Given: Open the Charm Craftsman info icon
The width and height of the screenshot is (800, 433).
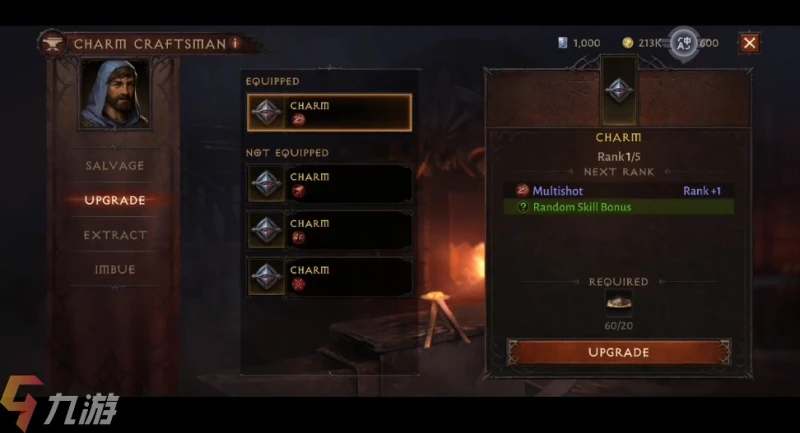Looking at the screenshot, I should click(235, 43).
